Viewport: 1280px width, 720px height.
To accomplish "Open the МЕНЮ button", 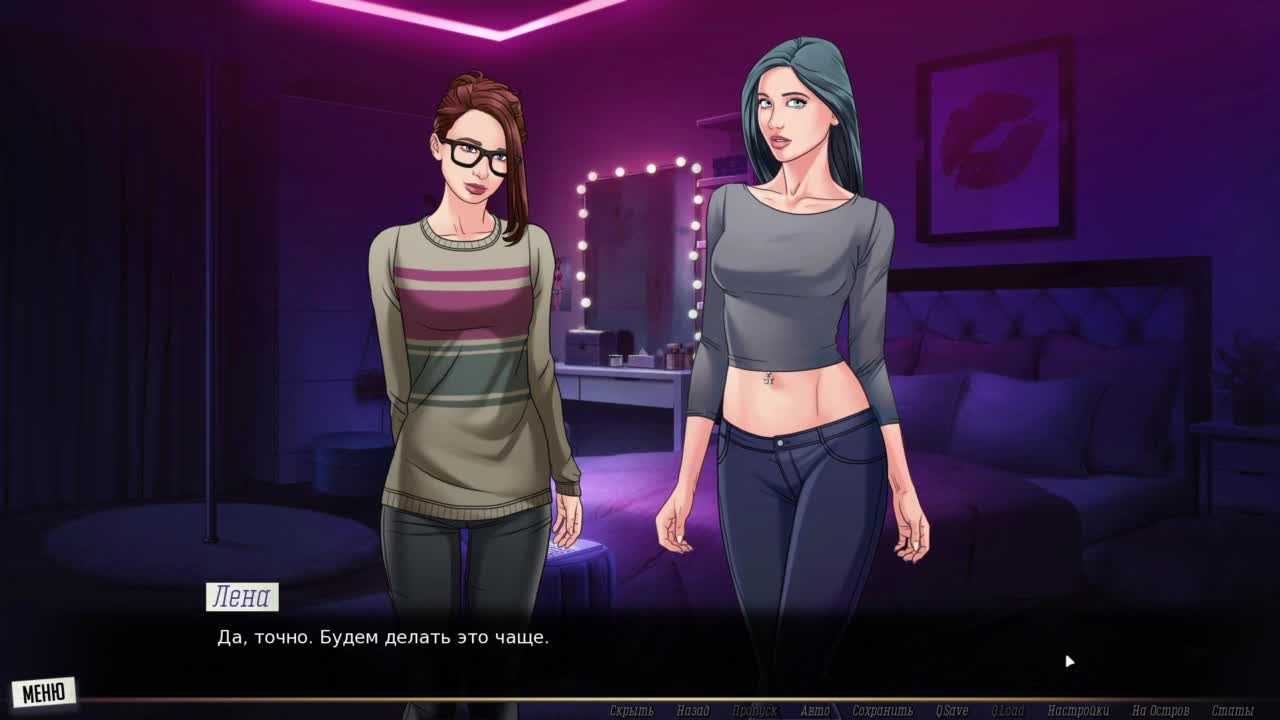I will (44, 692).
